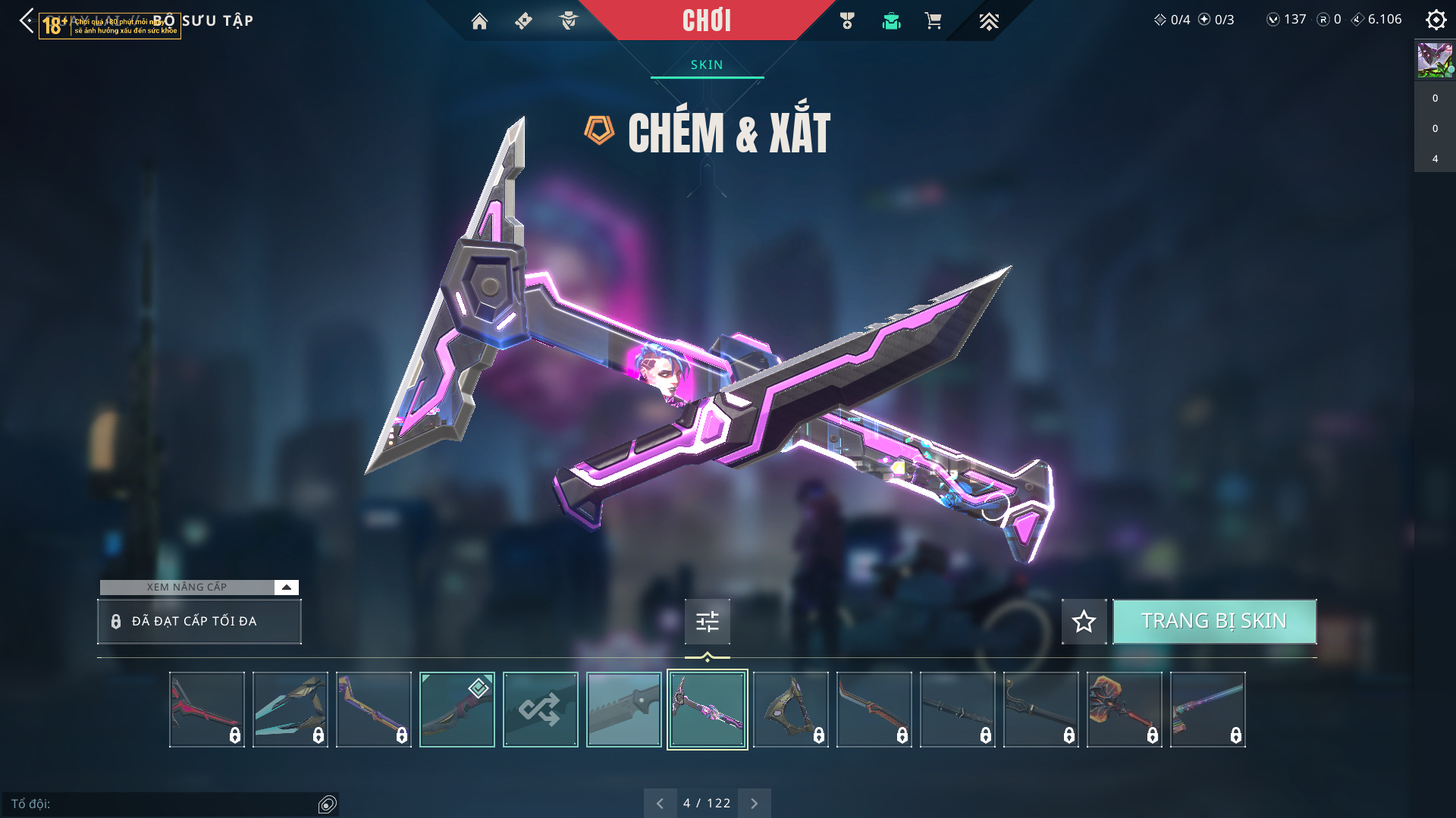
Task: Open the agents icon in navbar
Action: pos(568,21)
